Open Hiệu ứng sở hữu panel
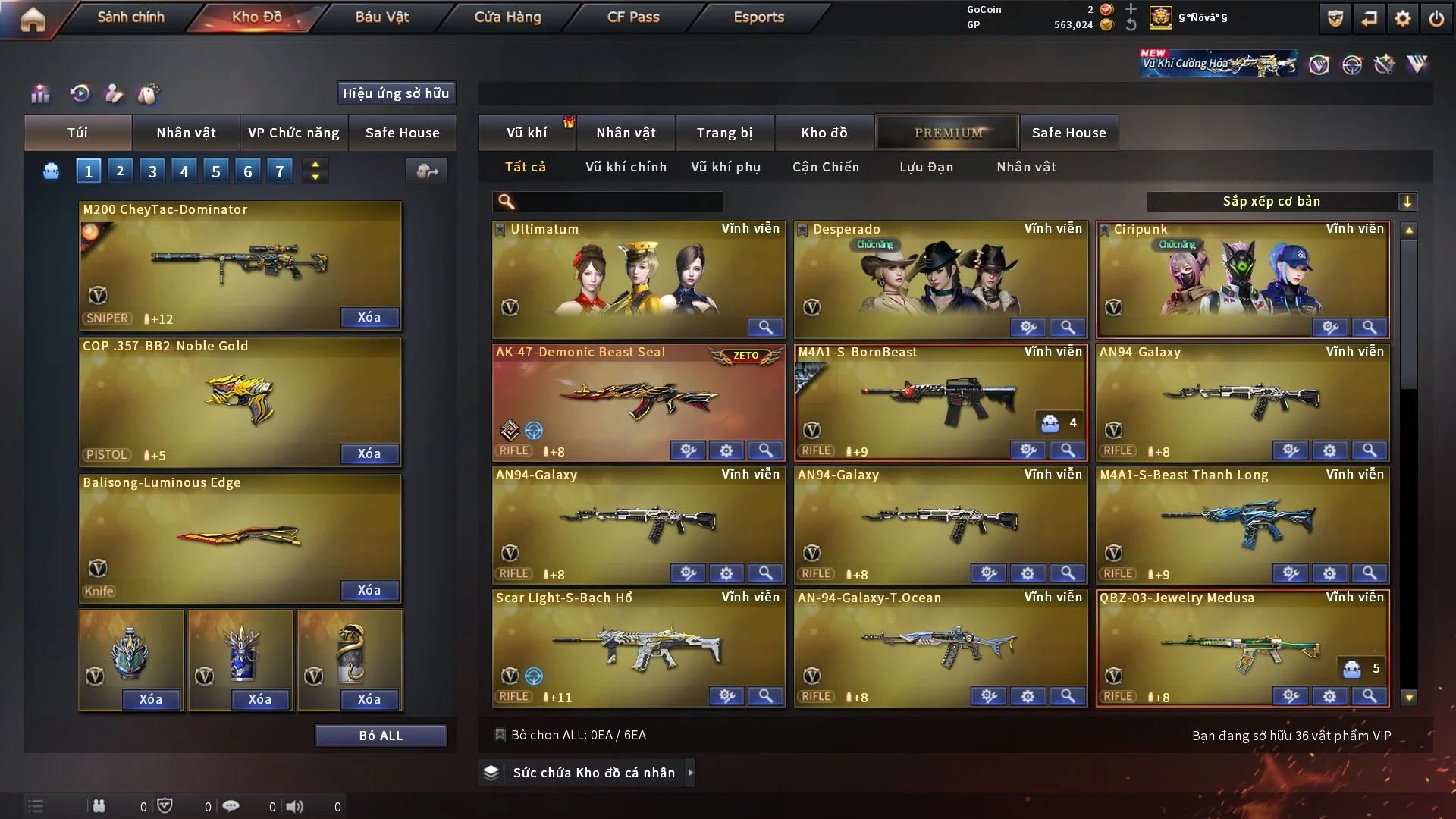The image size is (1456, 819). click(396, 93)
